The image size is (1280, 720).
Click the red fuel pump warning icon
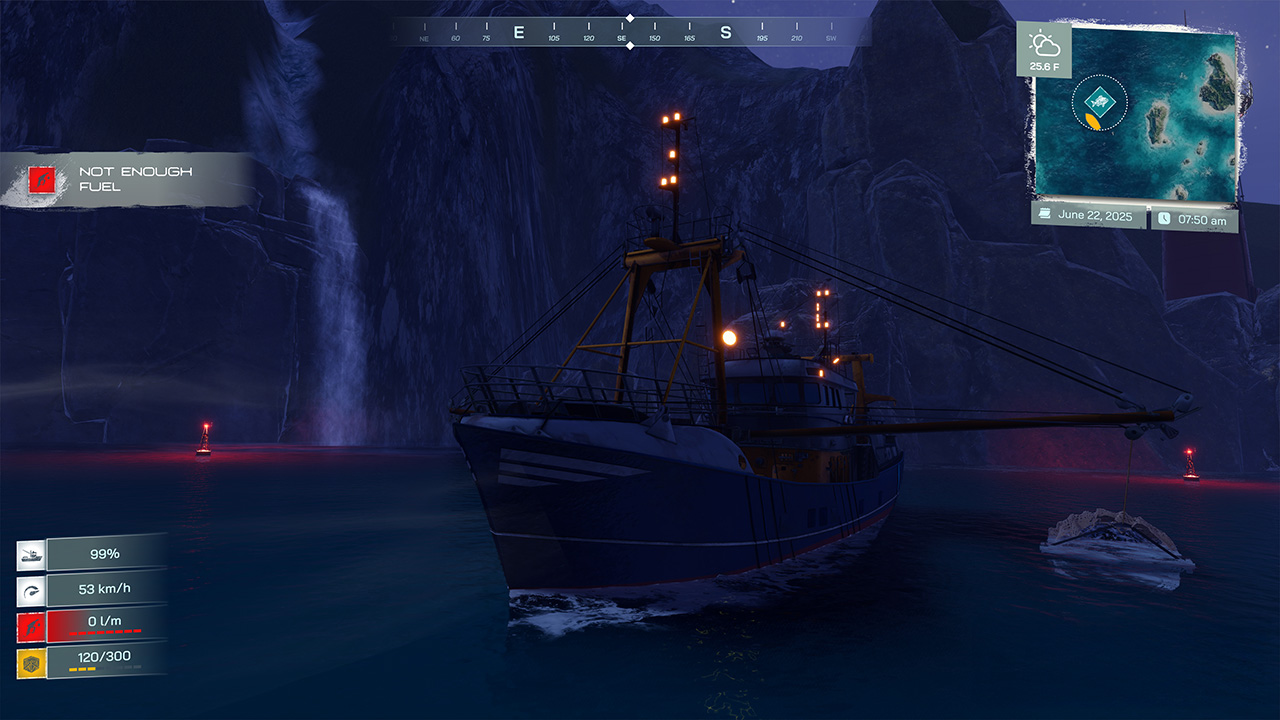30,625
